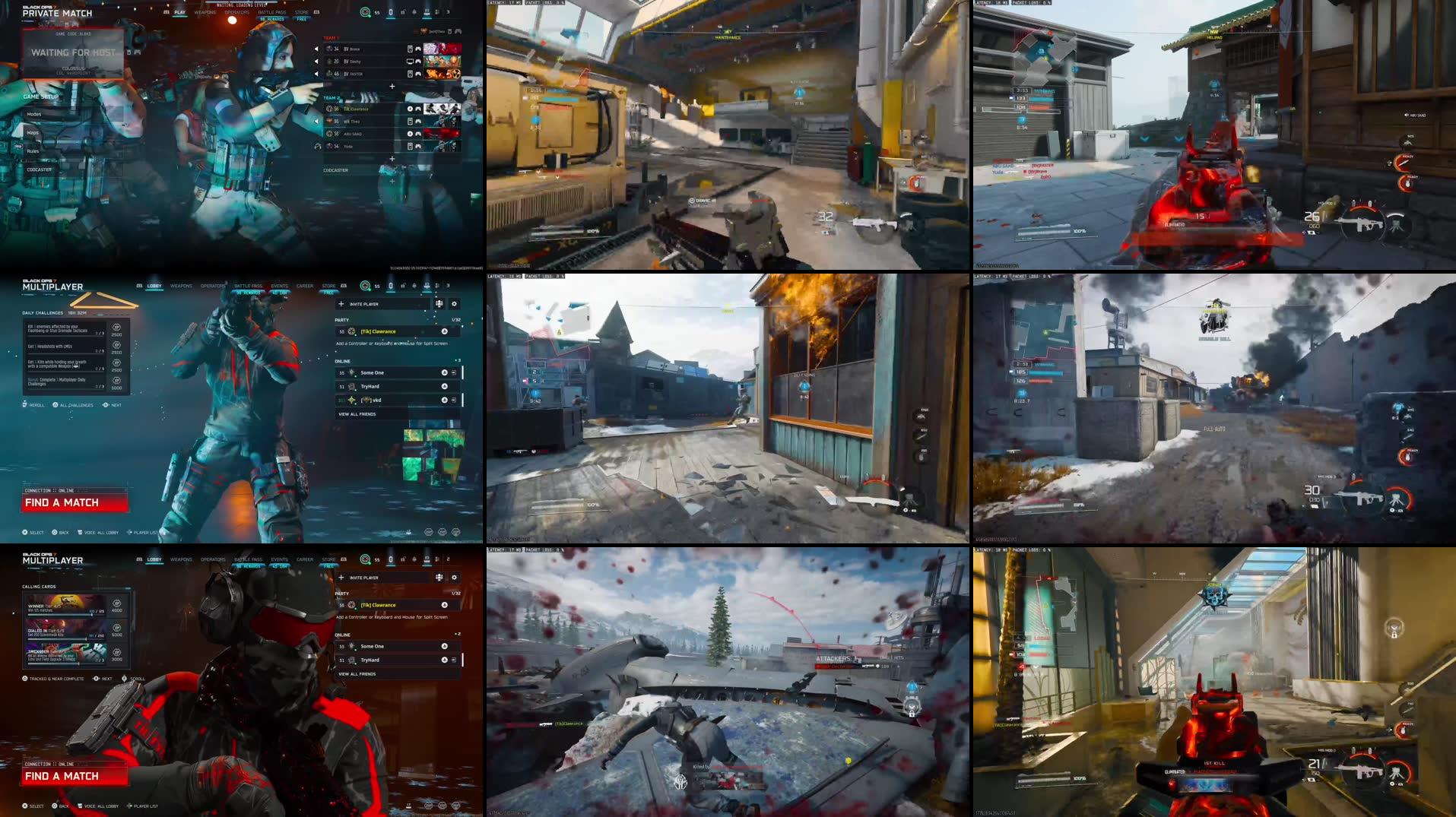Open the Player List icon in the bottom bar
The image size is (1456, 817).
131,533
